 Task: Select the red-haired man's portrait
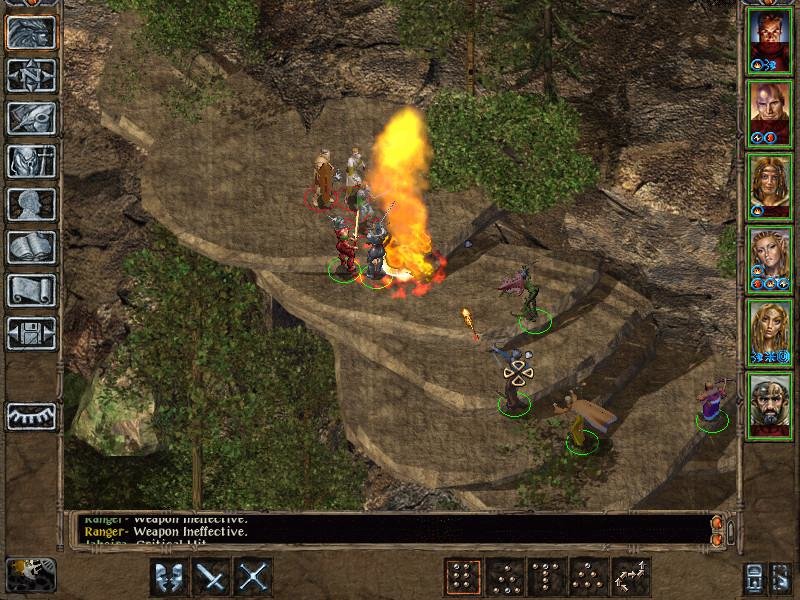[x=769, y=38]
